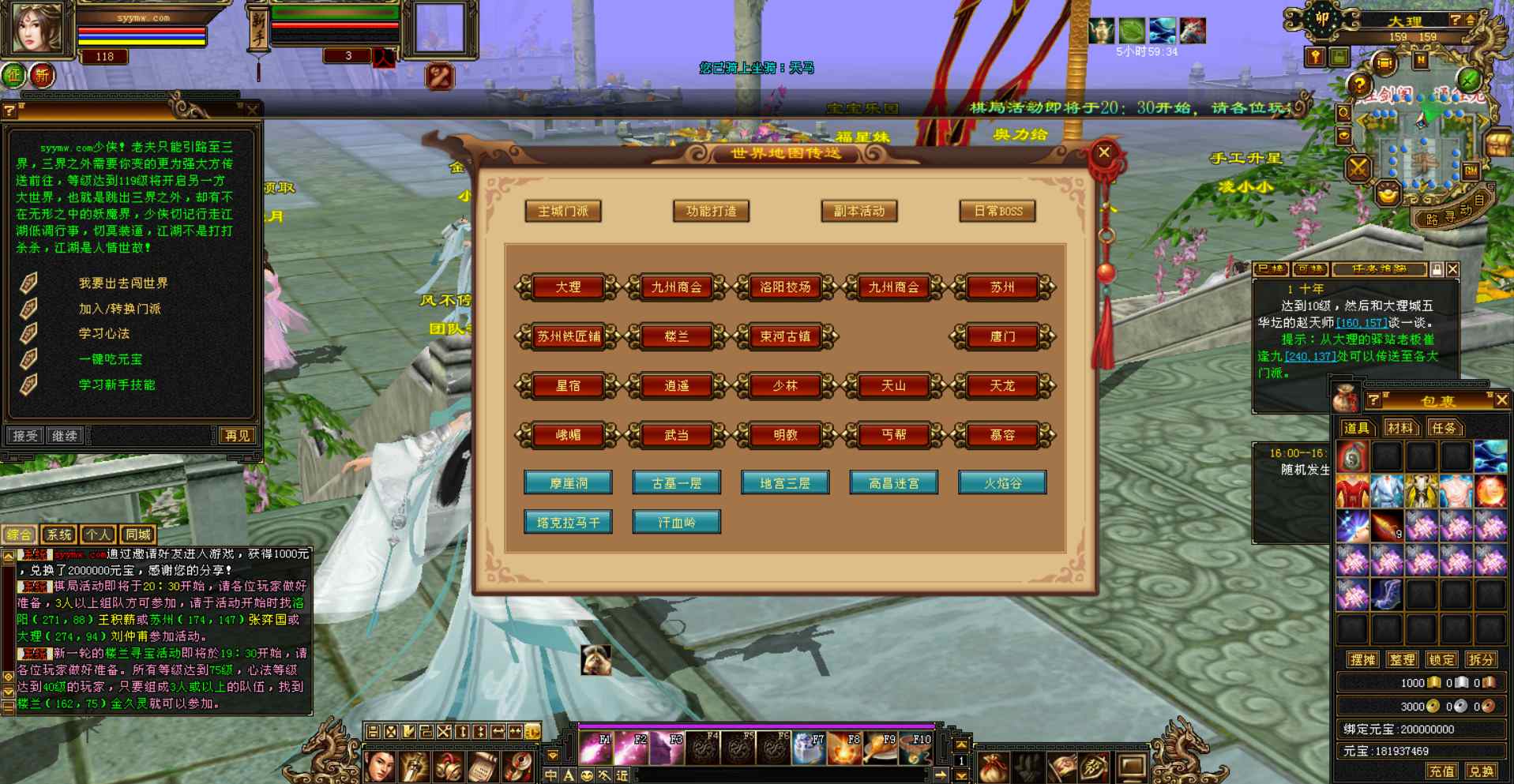Image resolution: width=1514 pixels, height=784 pixels.
Task: Teleport to 苏州铁匠铺
Action: pyautogui.click(x=568, y=337)
